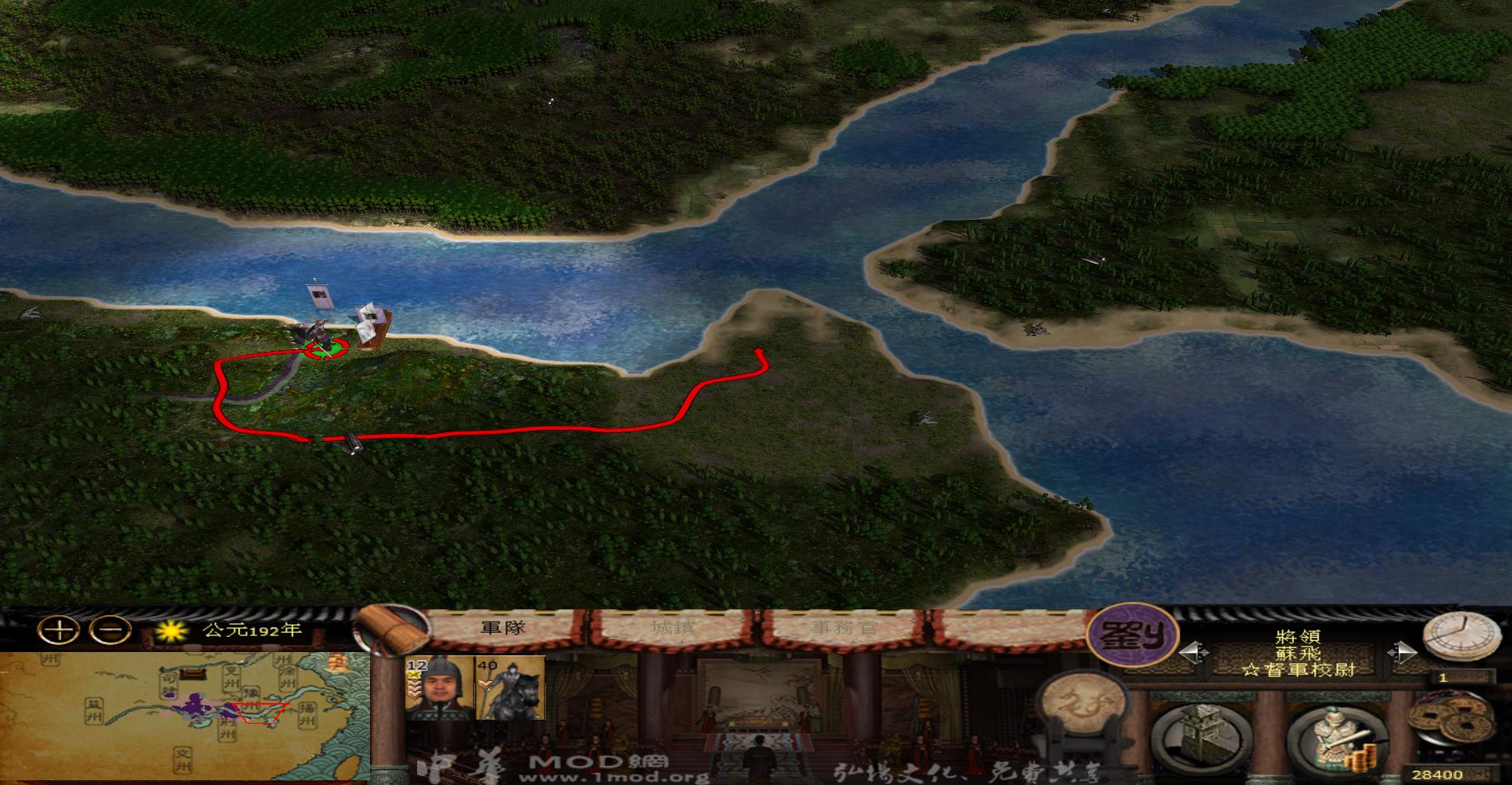Zoom in using the plus magnifier icon

click(x=54, y=631)
